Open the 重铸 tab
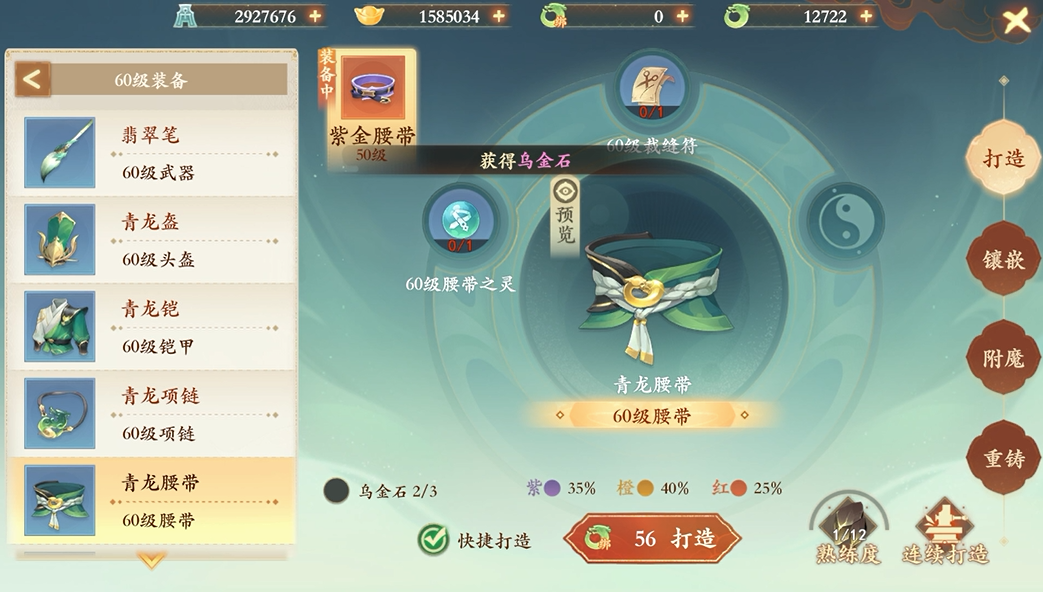Image resolution: width=1043 pixels, height=592 pixels. point(1003,458)
